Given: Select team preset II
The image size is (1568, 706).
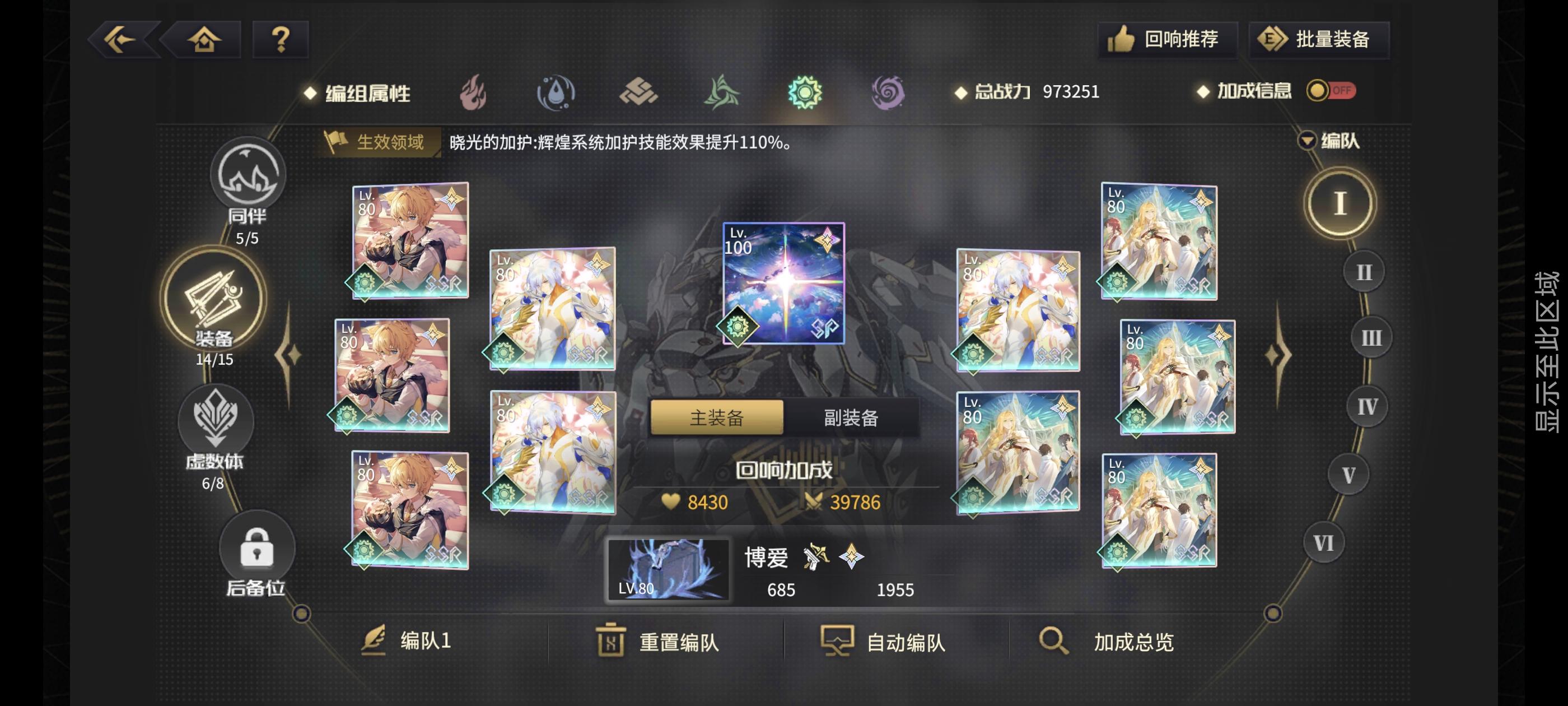Looking at the screenshot, I should coord(1365,273).
